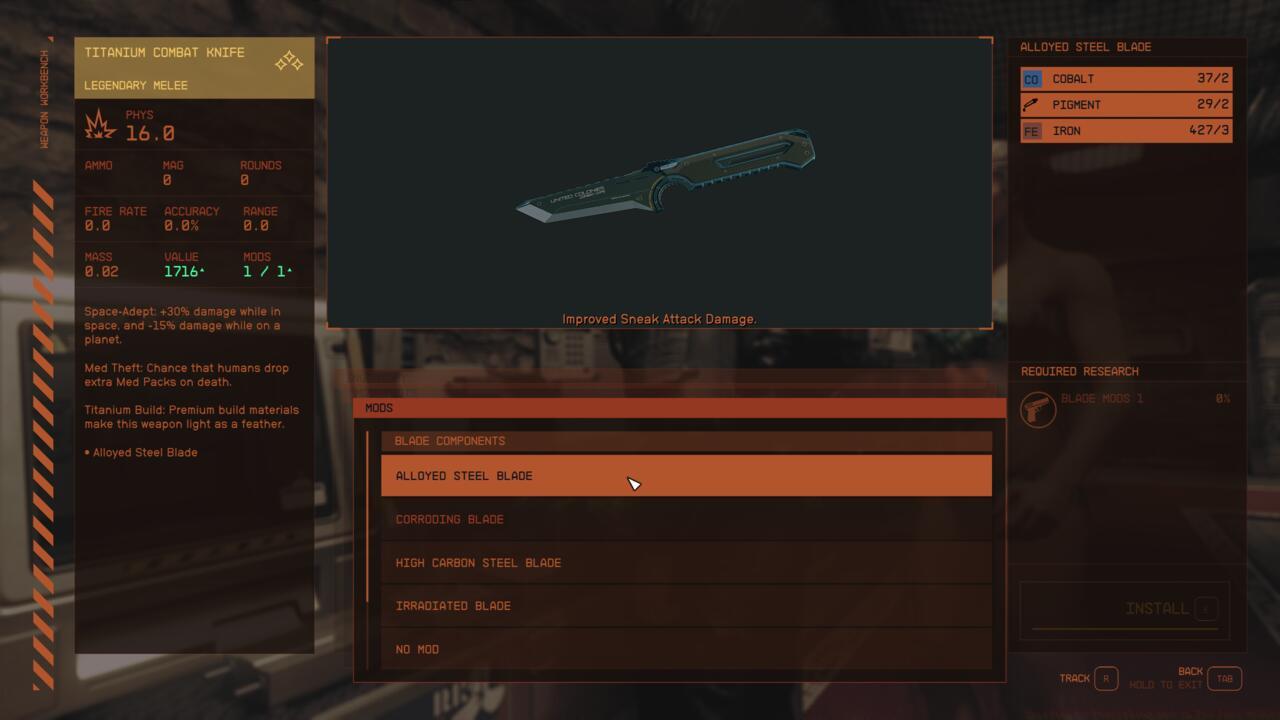Click the legendary sparkle icon on knife title
The width and height of the screenshot is (1280, 720).
click(x=288, y=61)
